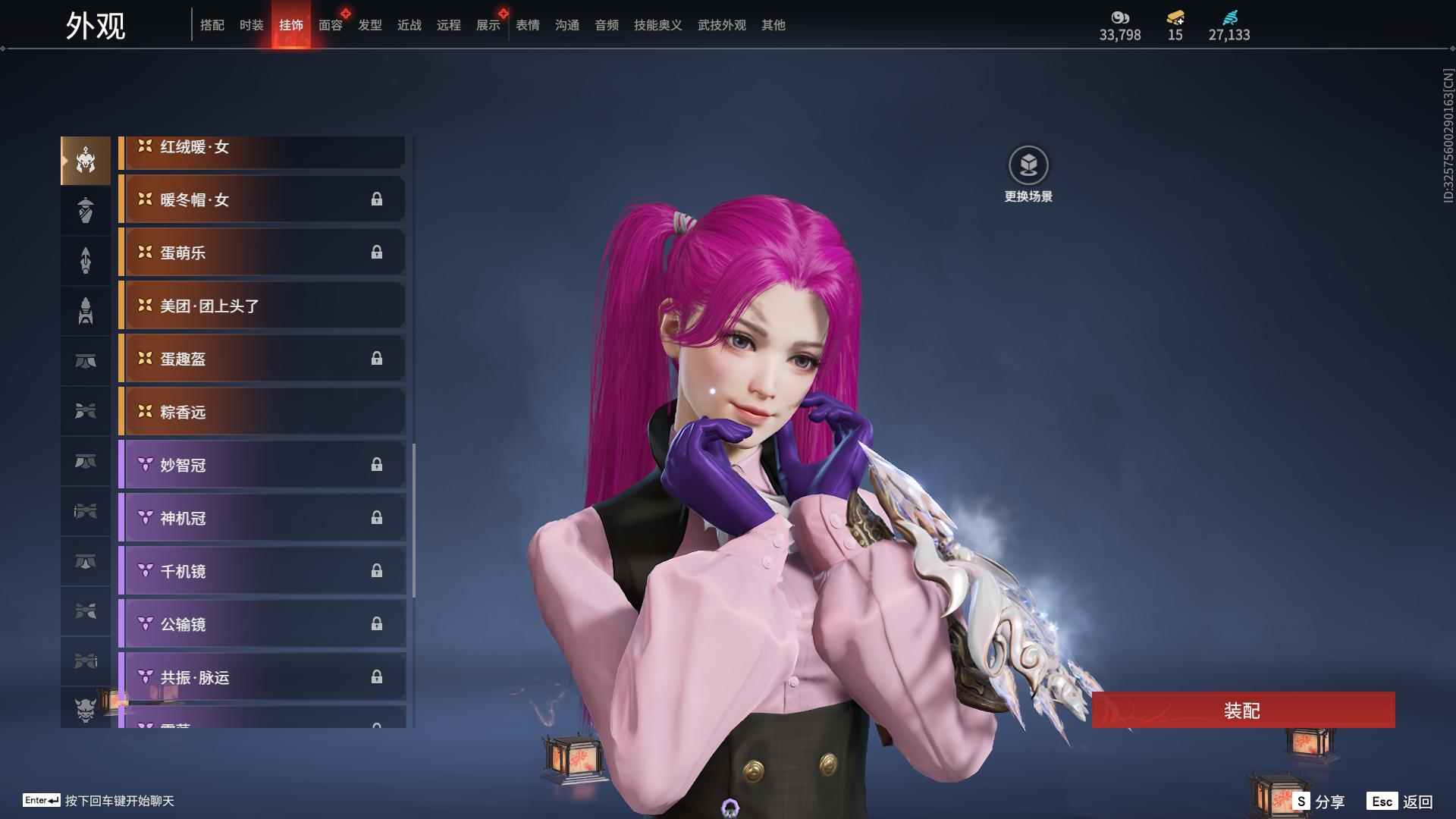Select the 共振·脉运 accessory row
1456x819 pixels.
pos(262,677)
